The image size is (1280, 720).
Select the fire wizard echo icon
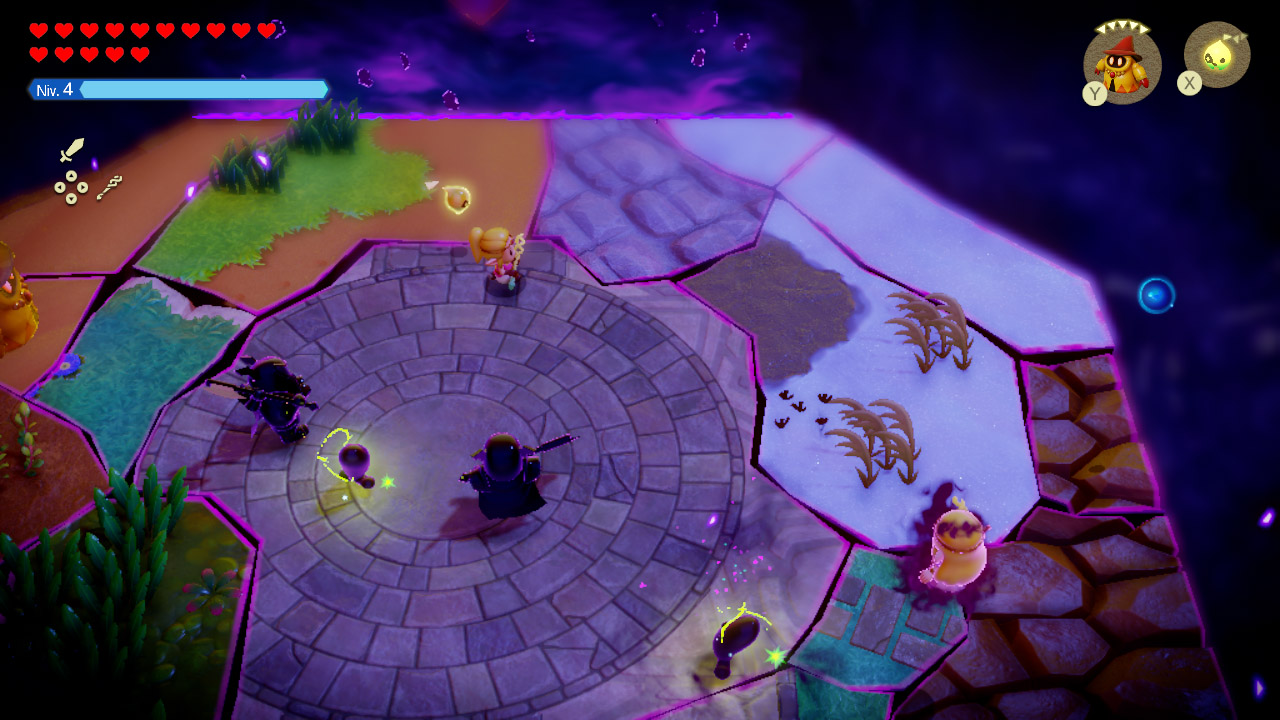[1122, 64]
